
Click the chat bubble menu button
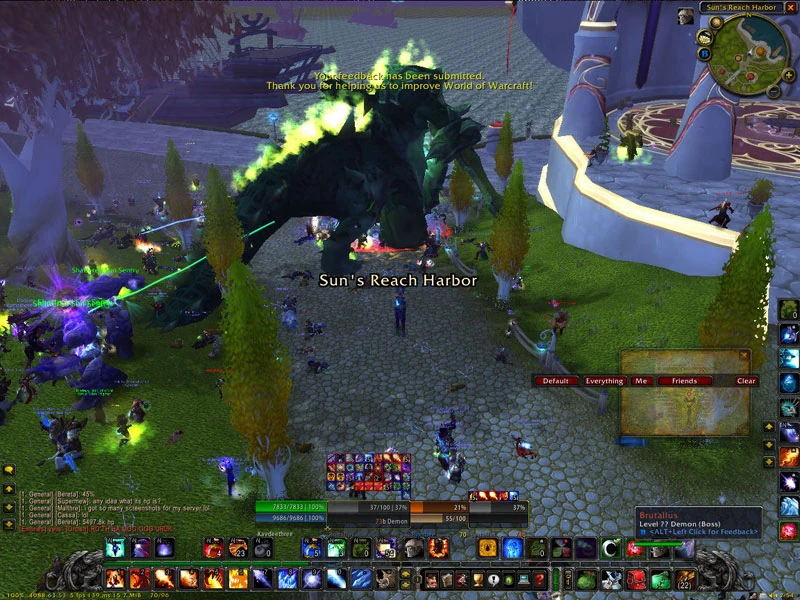[8, 468]
